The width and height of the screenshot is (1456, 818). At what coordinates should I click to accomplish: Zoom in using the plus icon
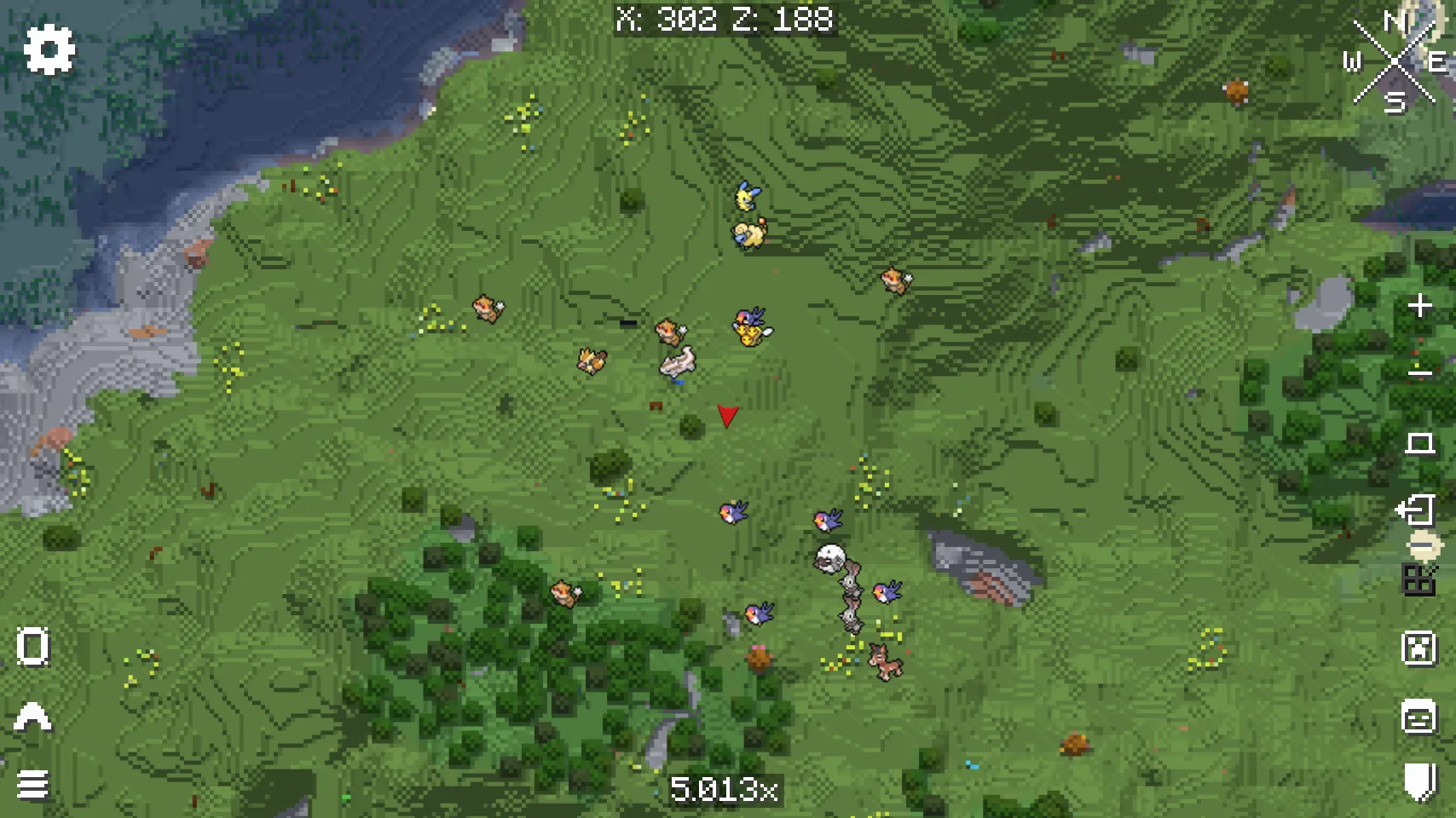click(1419, 304)
